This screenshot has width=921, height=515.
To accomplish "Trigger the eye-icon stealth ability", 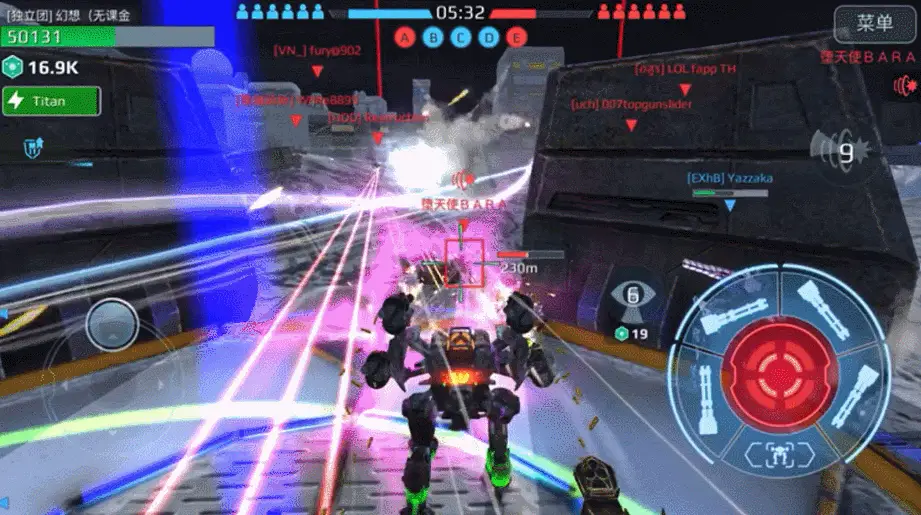I will click(x=632, y=296).
